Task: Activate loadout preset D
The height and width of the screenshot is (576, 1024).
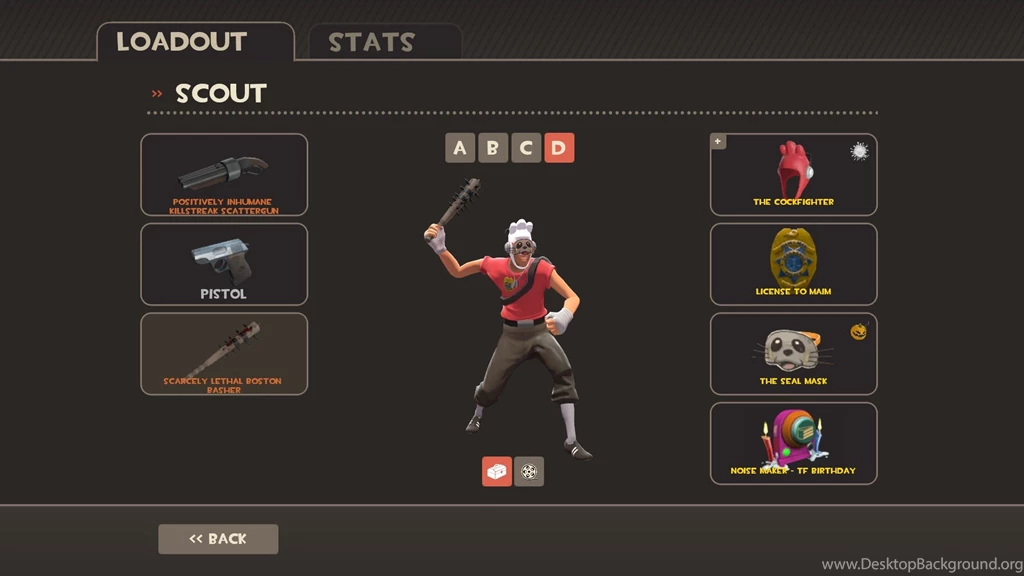Action: pyautogui.click(x=559, y=149)
